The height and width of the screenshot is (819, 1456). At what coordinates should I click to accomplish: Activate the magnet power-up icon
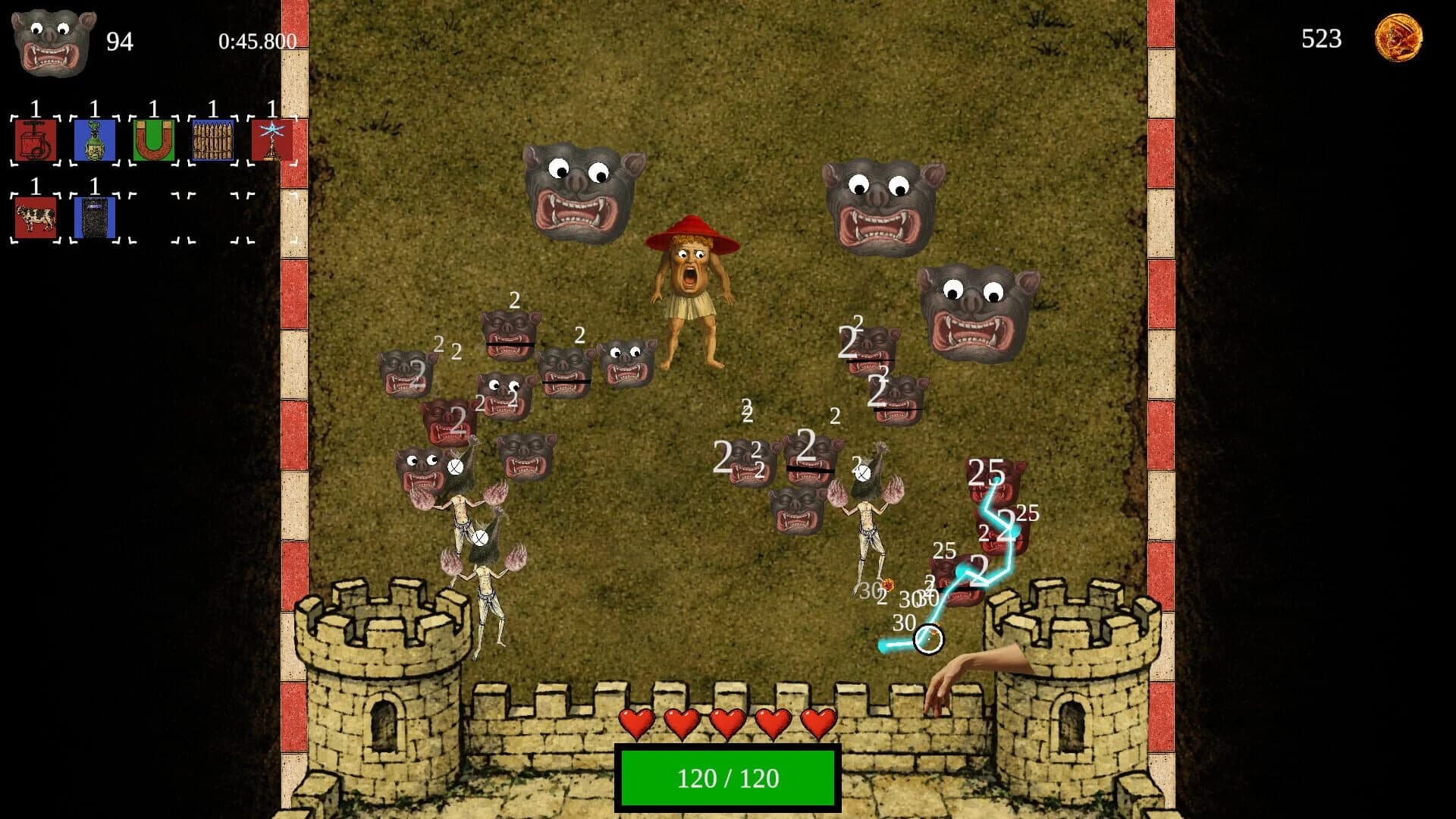click(x=153, y=140)
